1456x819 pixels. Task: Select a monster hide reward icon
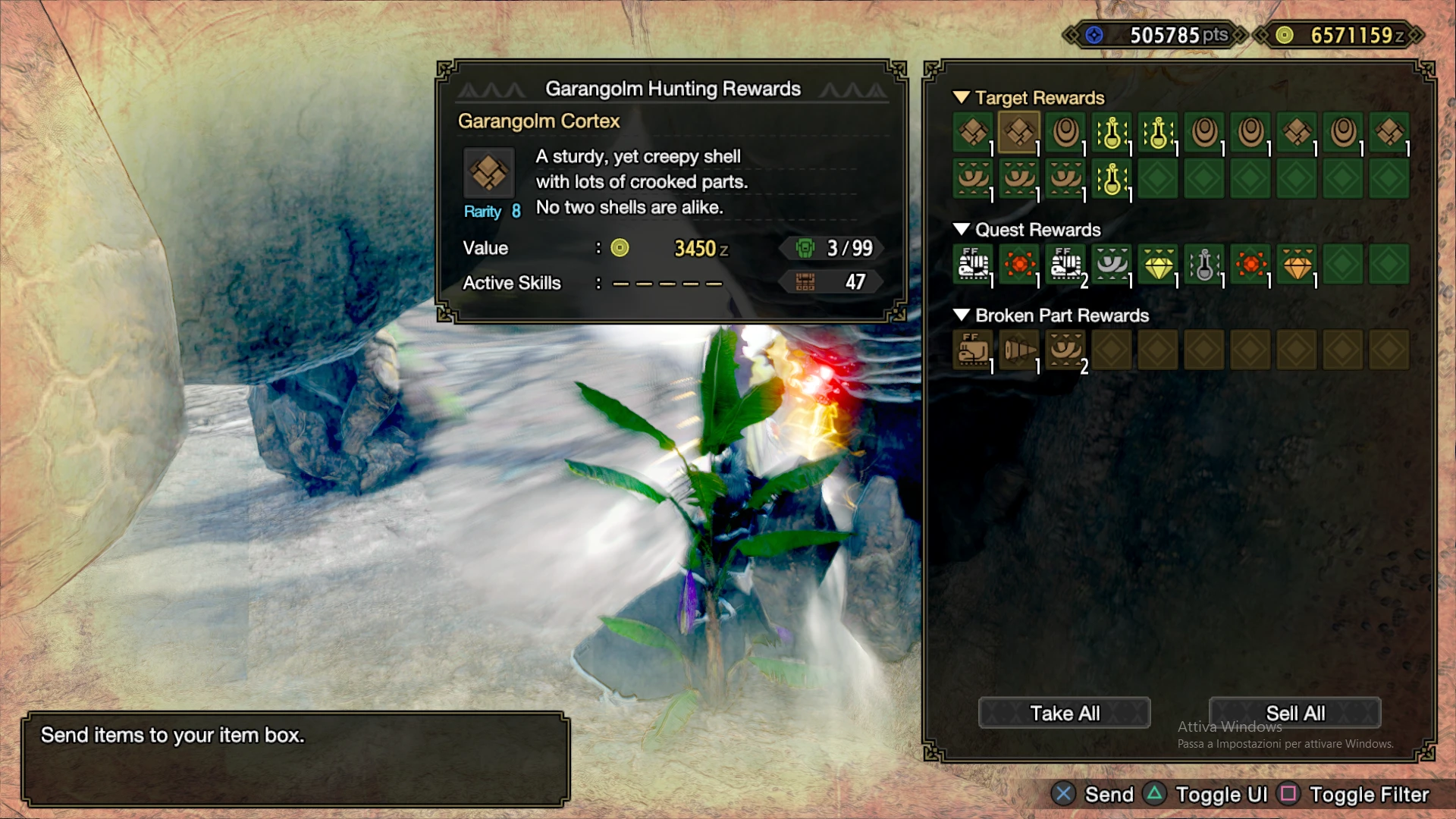tap(1065, 133)
